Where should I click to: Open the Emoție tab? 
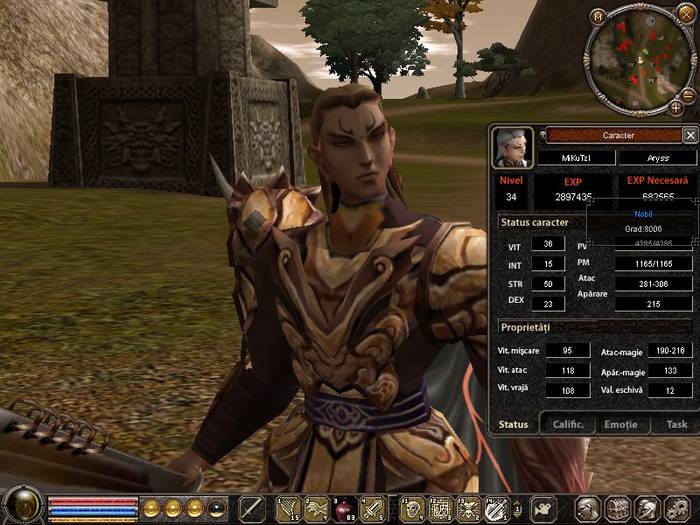pos(620,425)
